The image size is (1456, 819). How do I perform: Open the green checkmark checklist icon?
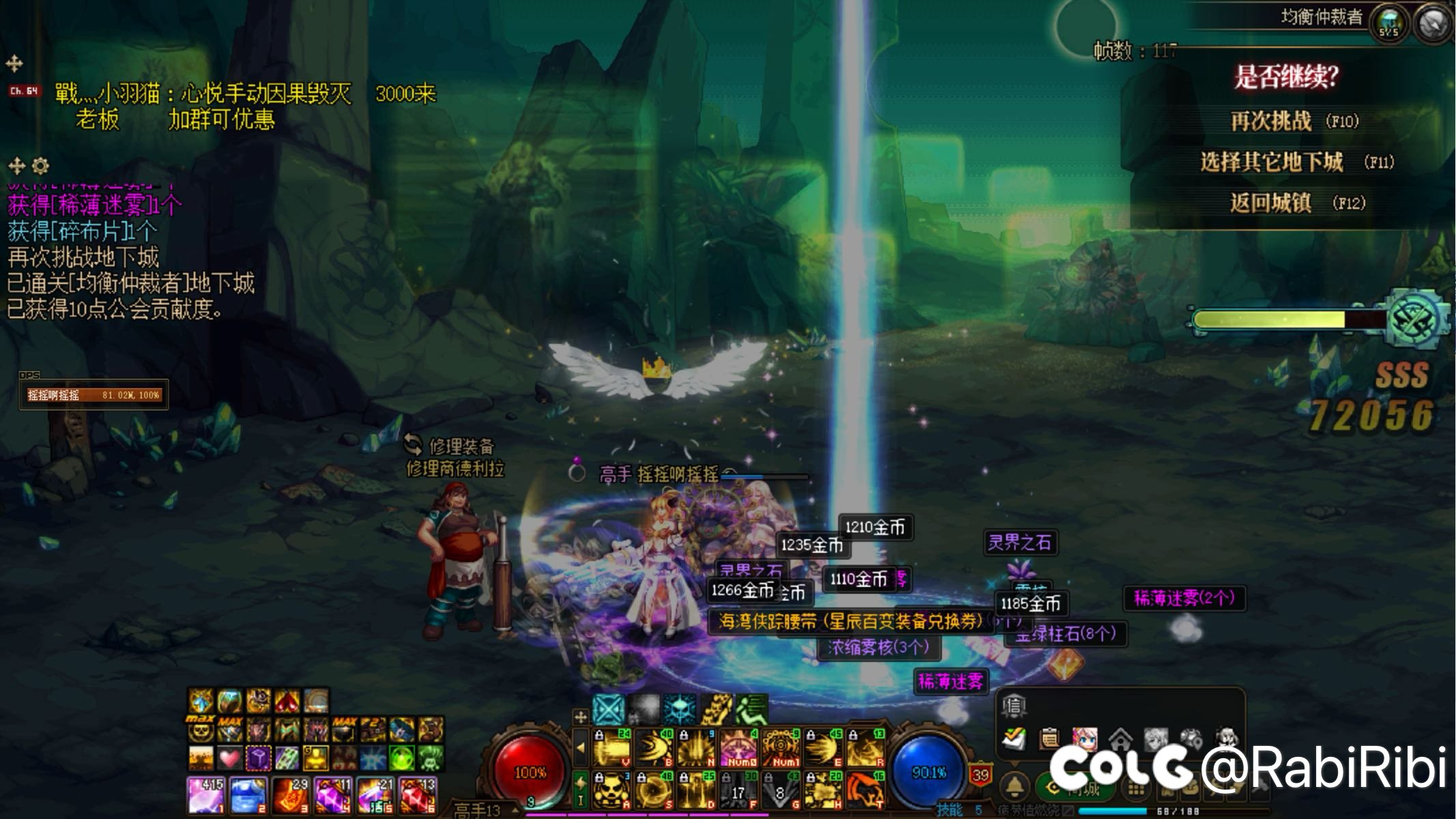coord(1014,738)
